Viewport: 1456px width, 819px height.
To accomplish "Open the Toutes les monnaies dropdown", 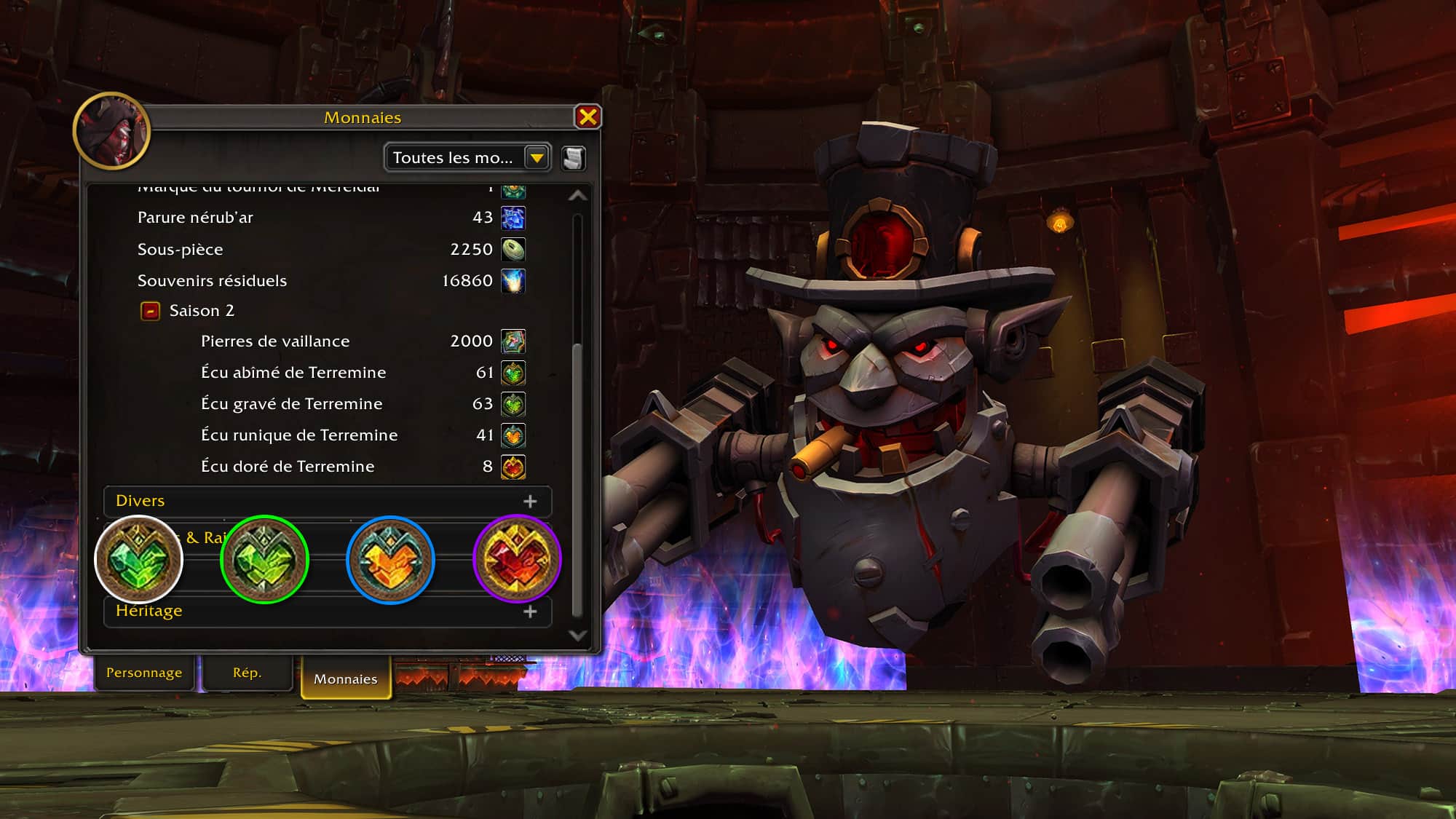I will tap(537, 158).
